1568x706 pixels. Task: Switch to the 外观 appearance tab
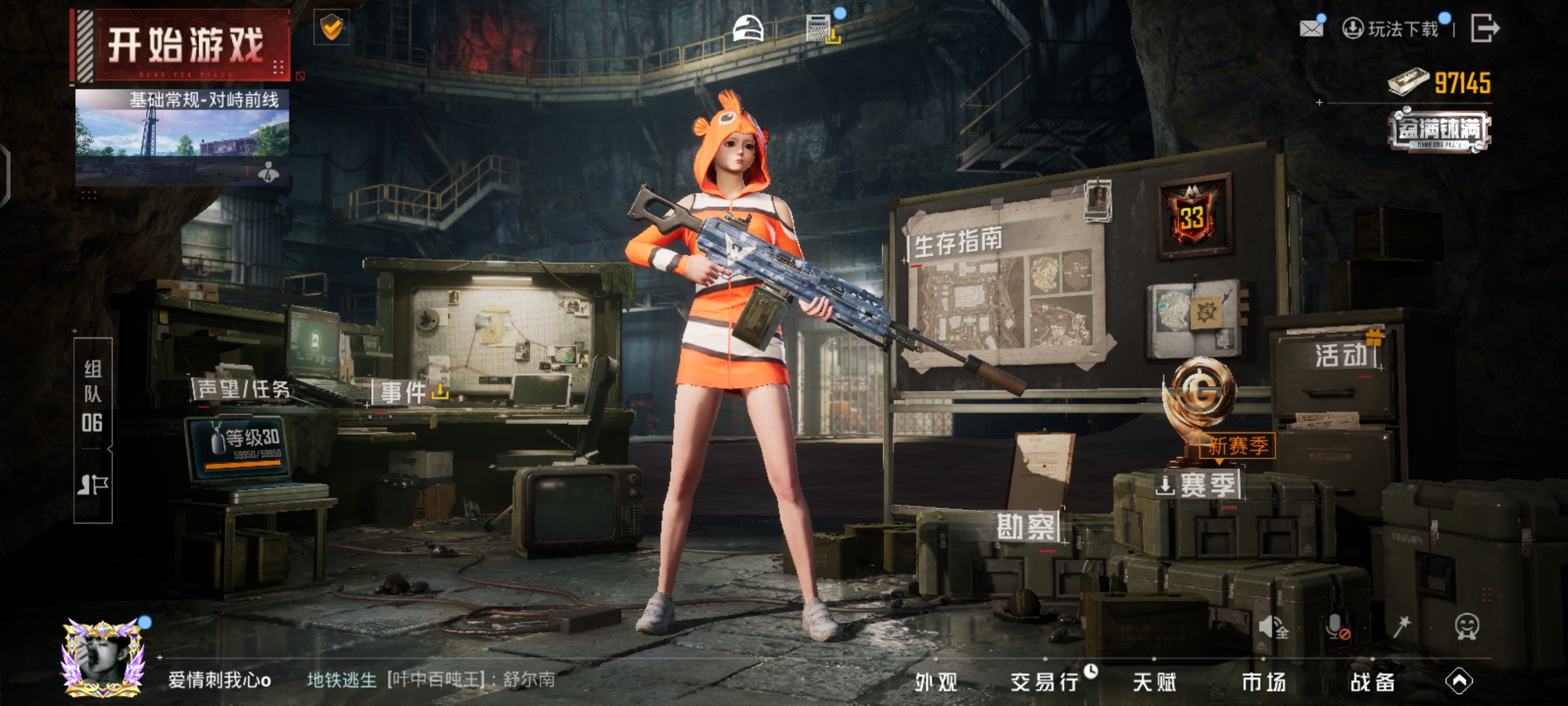(x=936, y=682)
